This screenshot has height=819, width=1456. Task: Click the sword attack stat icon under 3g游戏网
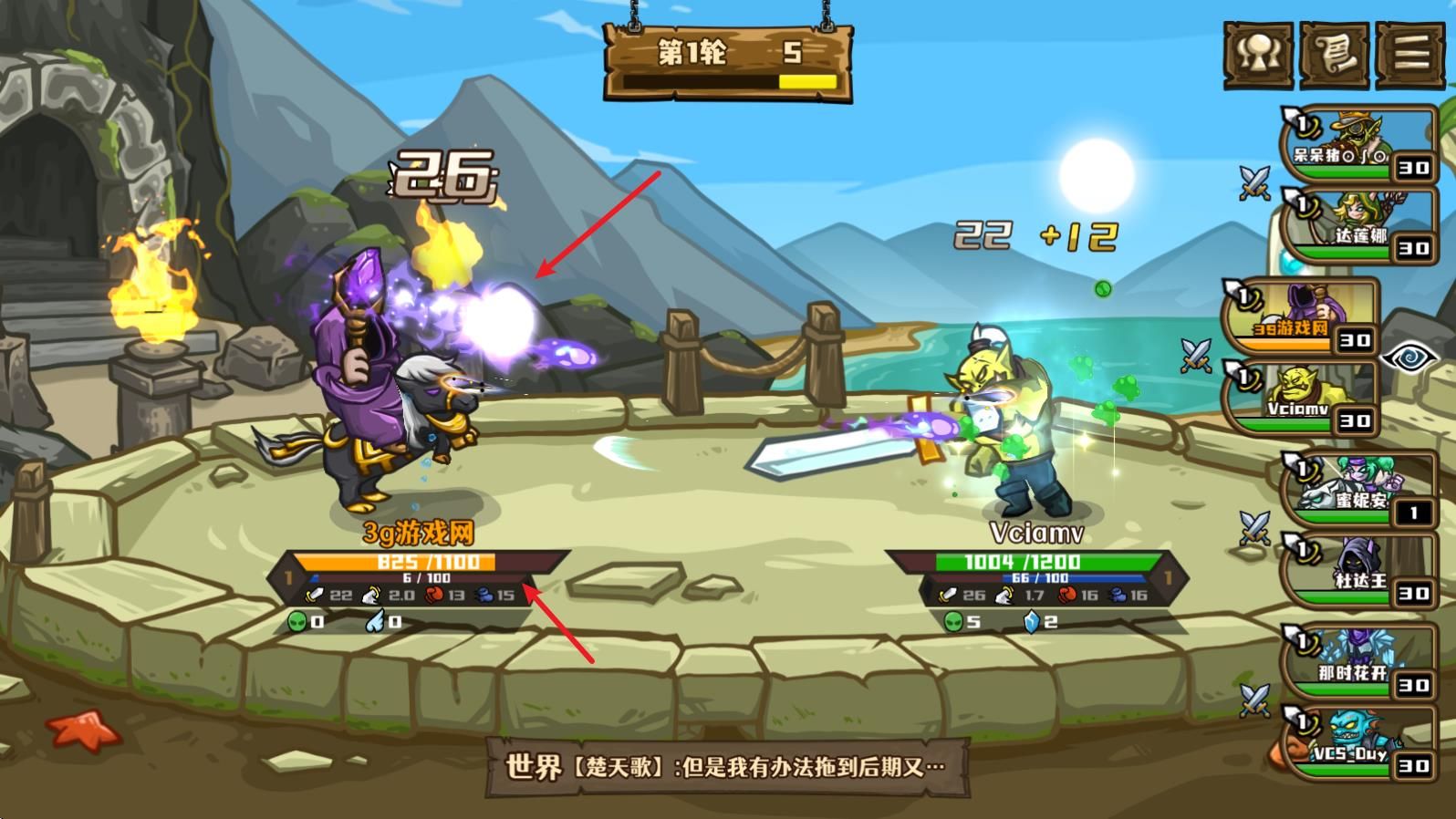[315, 595]
